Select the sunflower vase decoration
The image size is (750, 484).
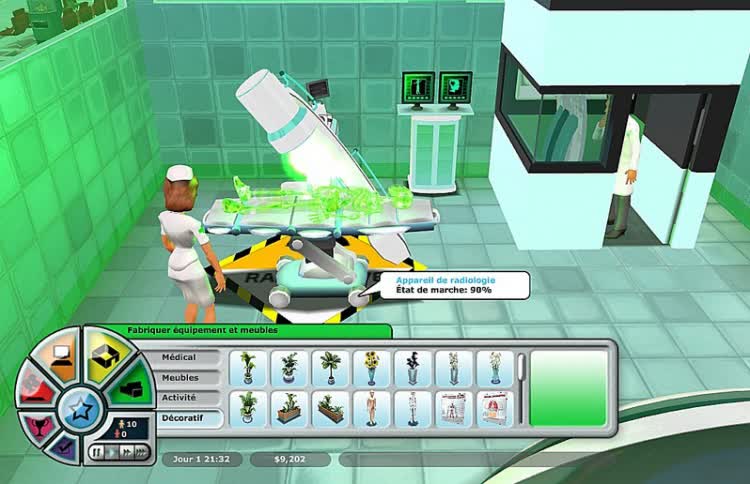[x=372, y=367]
